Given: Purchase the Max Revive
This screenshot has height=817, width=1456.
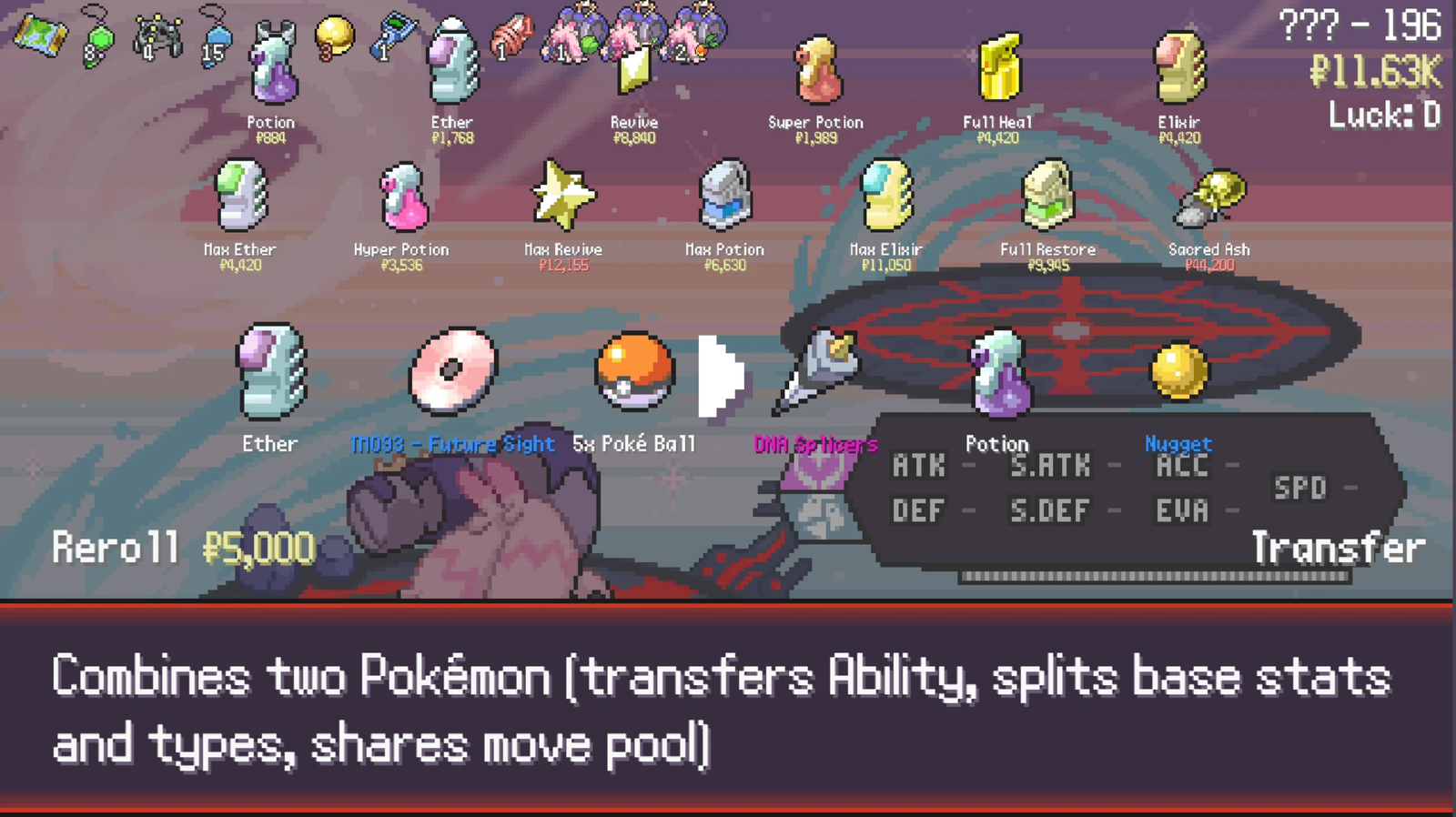Looking at the screenshot, I should pos(561,196).
